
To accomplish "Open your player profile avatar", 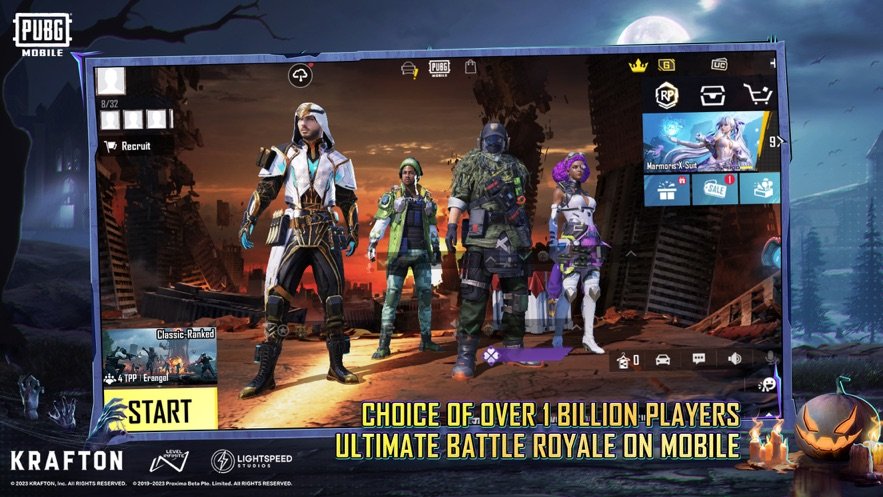I will coord(110,81).
